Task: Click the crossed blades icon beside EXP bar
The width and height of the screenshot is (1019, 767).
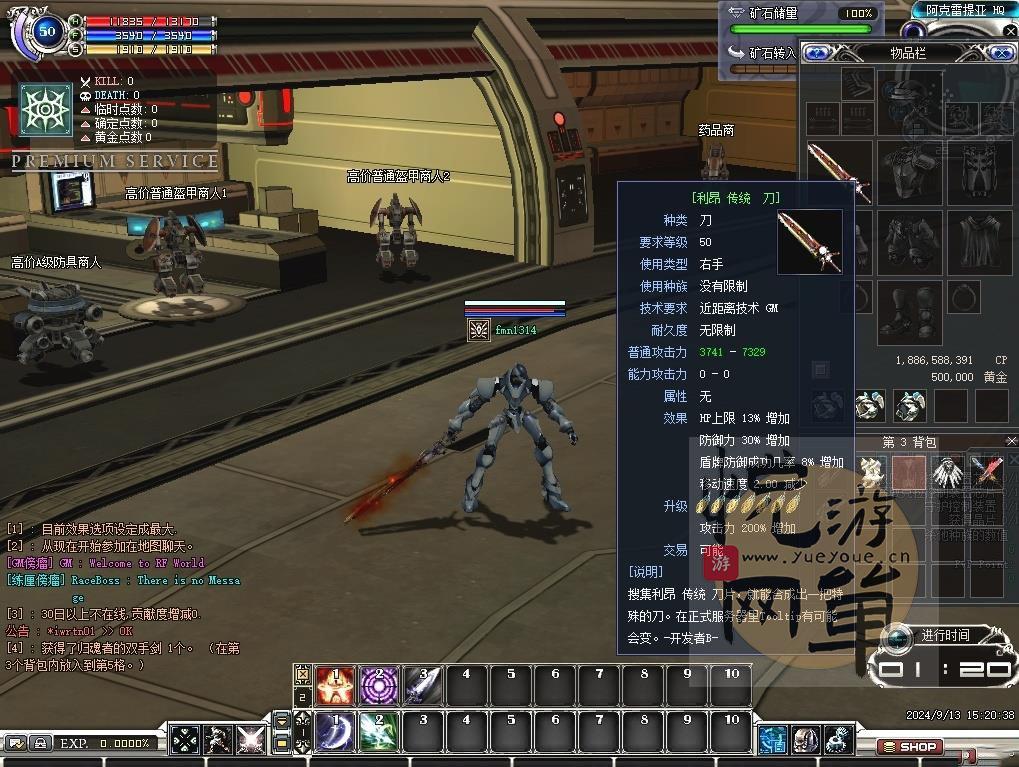Action: (250, 740)
